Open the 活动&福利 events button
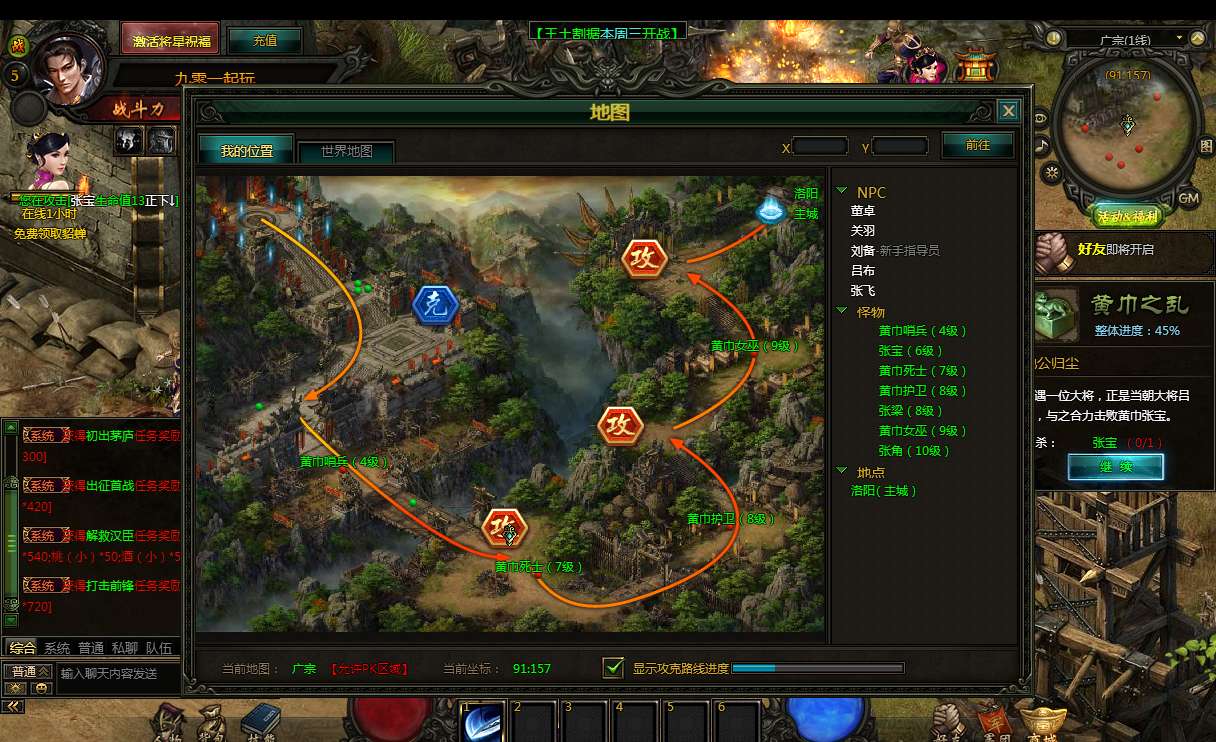Image resolution: width=1216 pixels, height=742 pixels. pyautogui.click(x=1127, y=217)
